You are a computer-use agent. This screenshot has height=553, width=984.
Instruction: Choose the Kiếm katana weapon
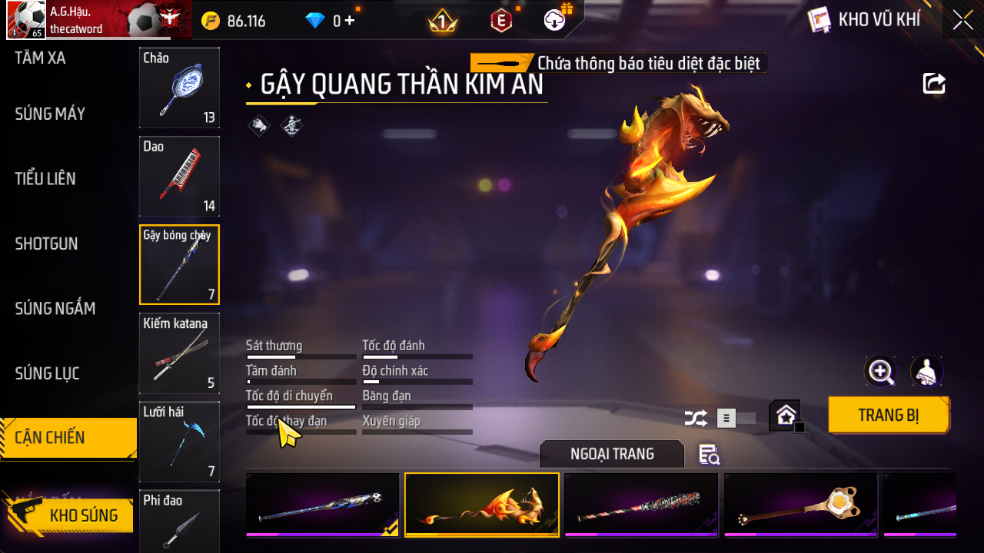(x=179, y=352)
